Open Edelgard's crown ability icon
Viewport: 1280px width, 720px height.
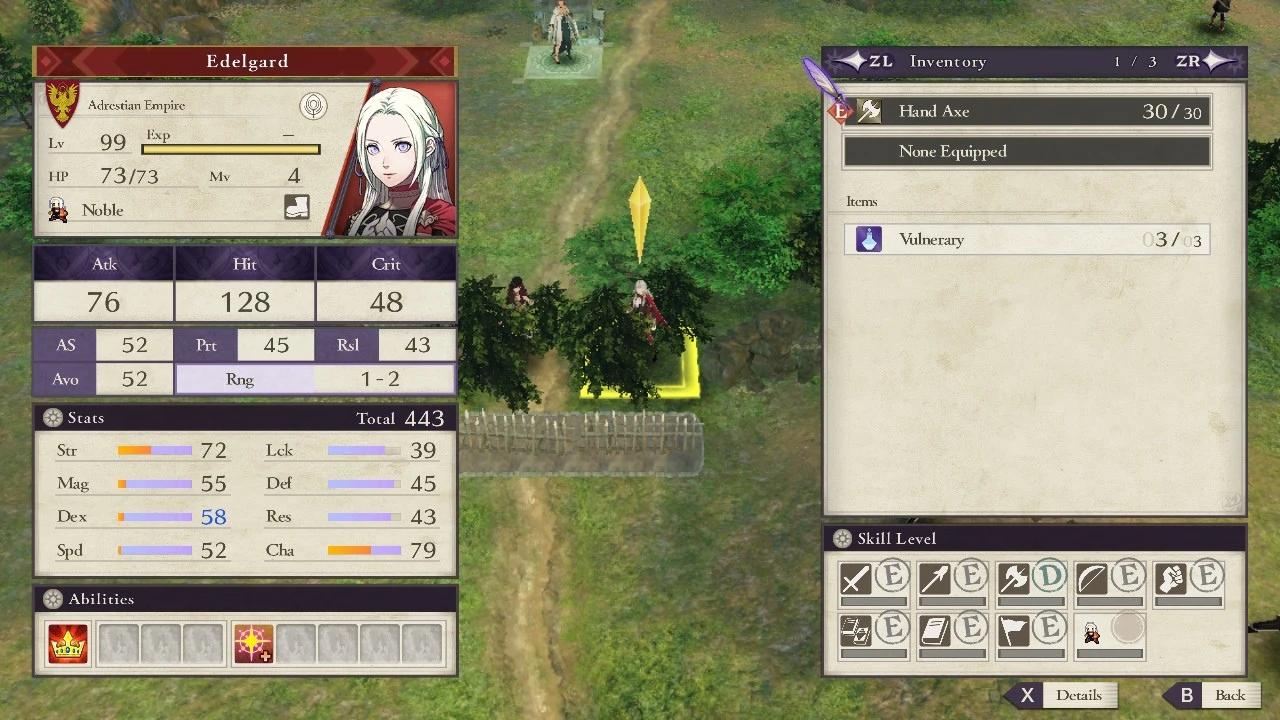(68, 644)
